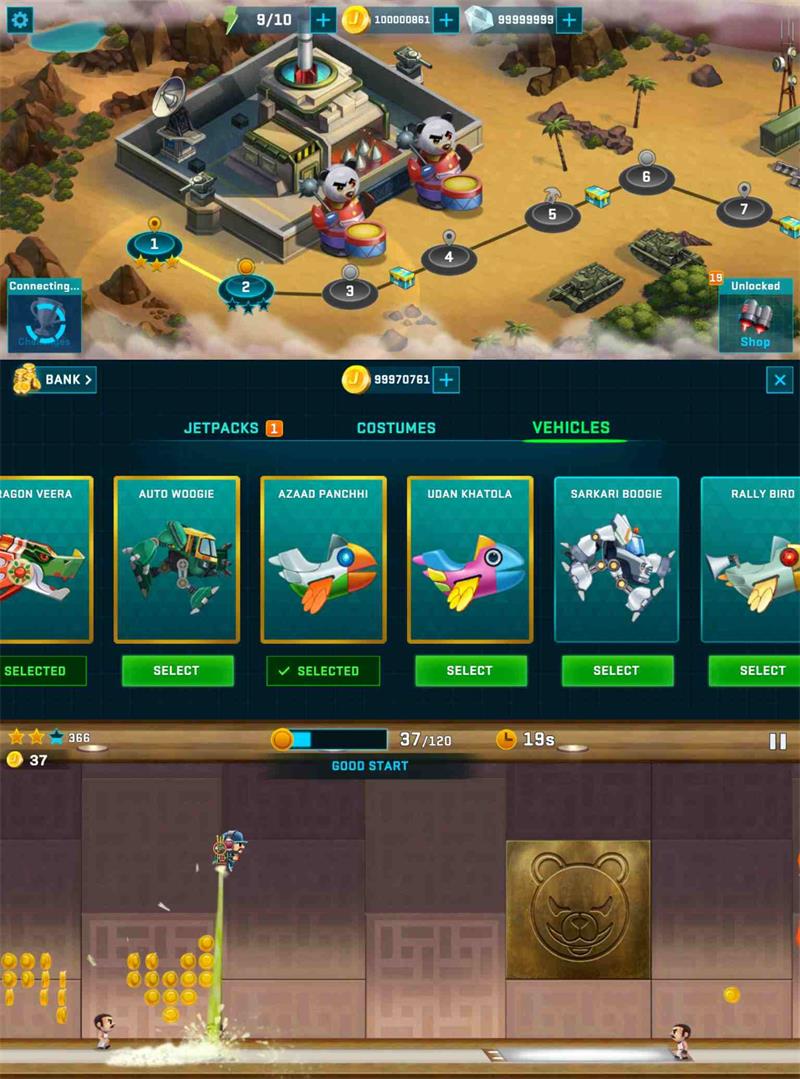Open the Shop with the jetpack icon

(x=755, y=316)
